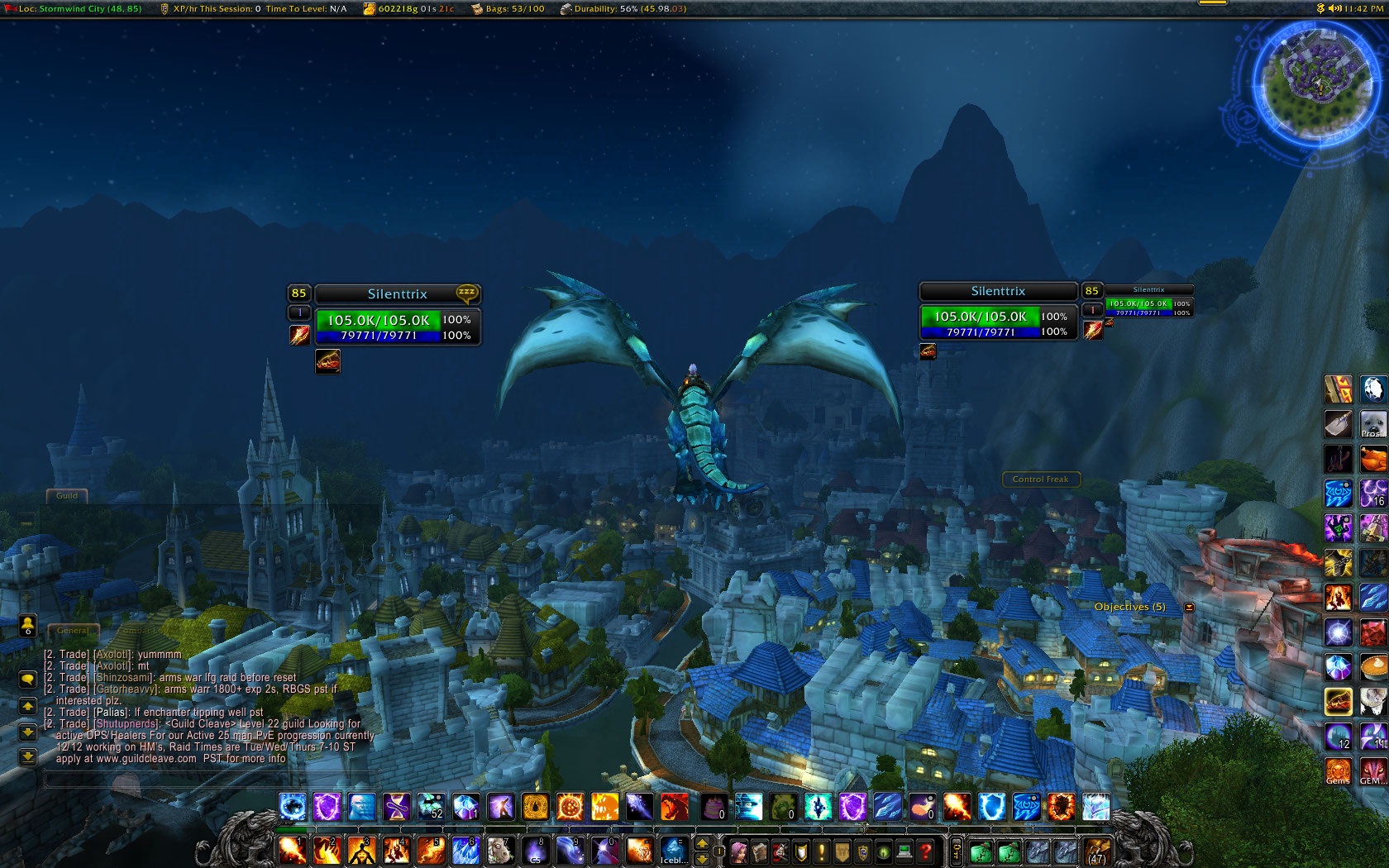Switch to the Guild chat tab
1389x868 pixels.
coord(67,496)
